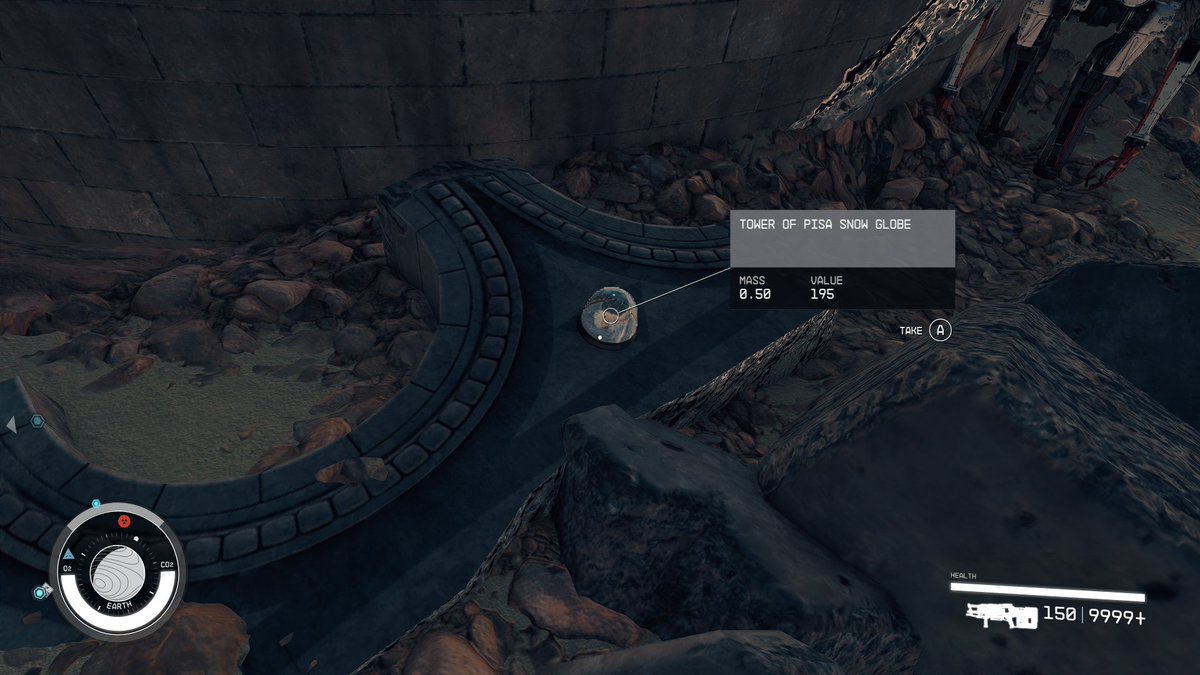Click the Tower of Pisa Snow Globe info card
The image size is (1200, 675).
point(841,259)
